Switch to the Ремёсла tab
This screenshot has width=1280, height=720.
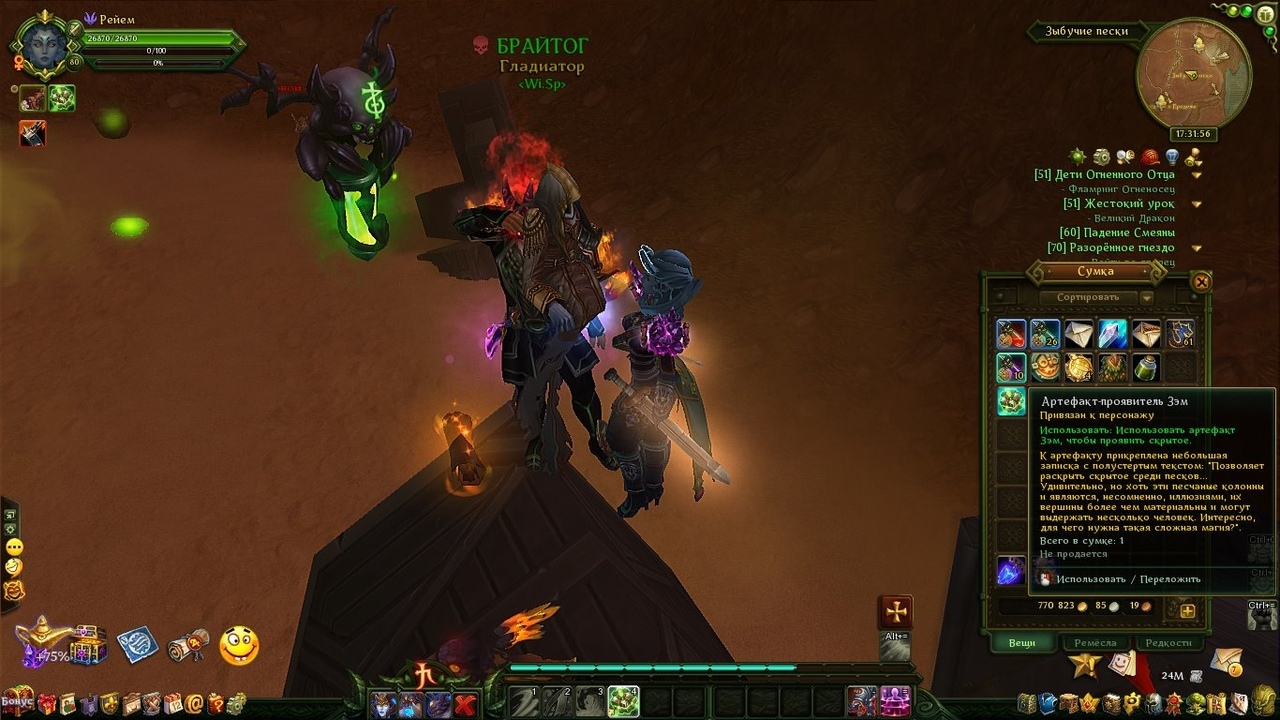(x=1096, y=643)
